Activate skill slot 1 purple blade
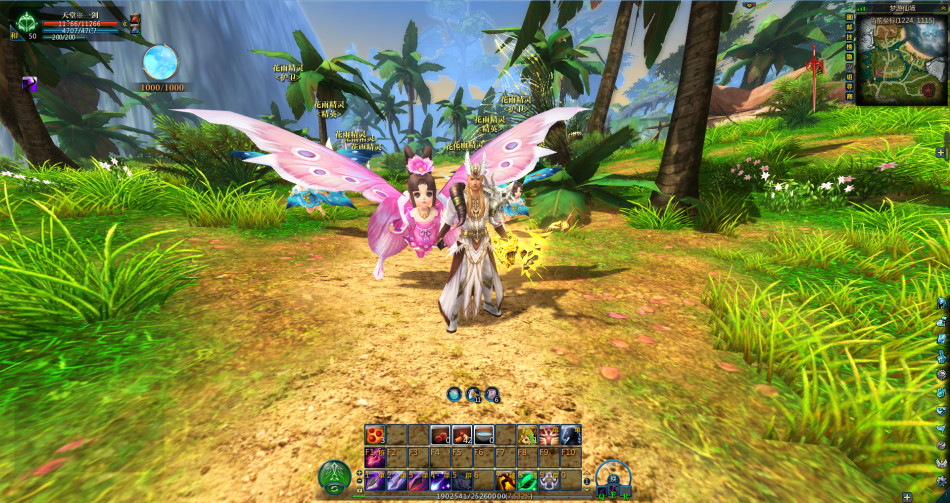The image size is (950, 503). tap(374, 481)
